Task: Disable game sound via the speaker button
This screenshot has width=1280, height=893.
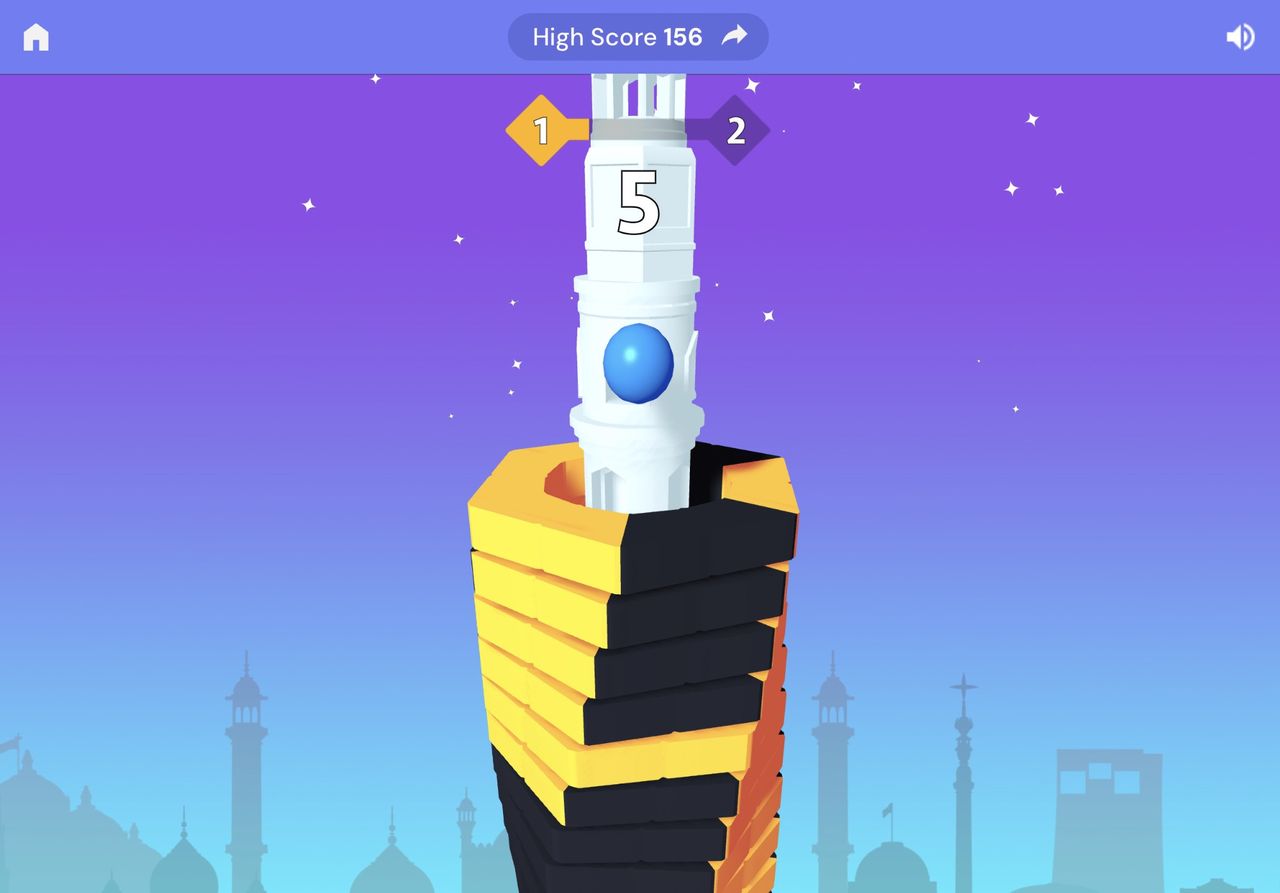Action: coord(1240,36)
